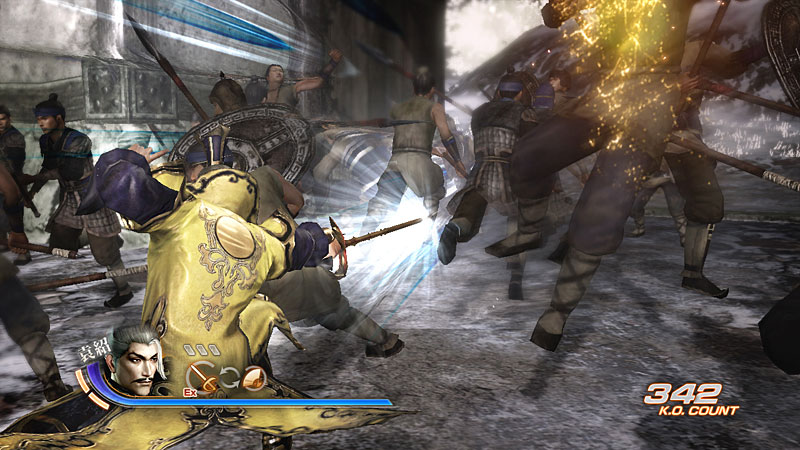The height and width of the screenshot is (450, 800).
Task: Select the secondary weapon icon
Action: [x=254, y=377]
